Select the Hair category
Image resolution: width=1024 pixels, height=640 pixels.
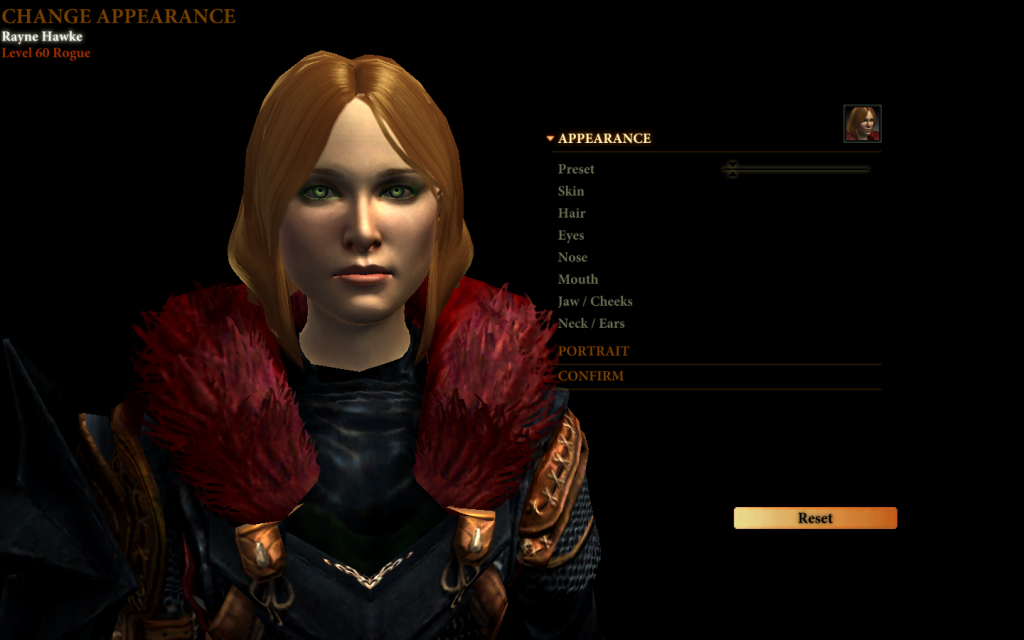click(572, 213)
